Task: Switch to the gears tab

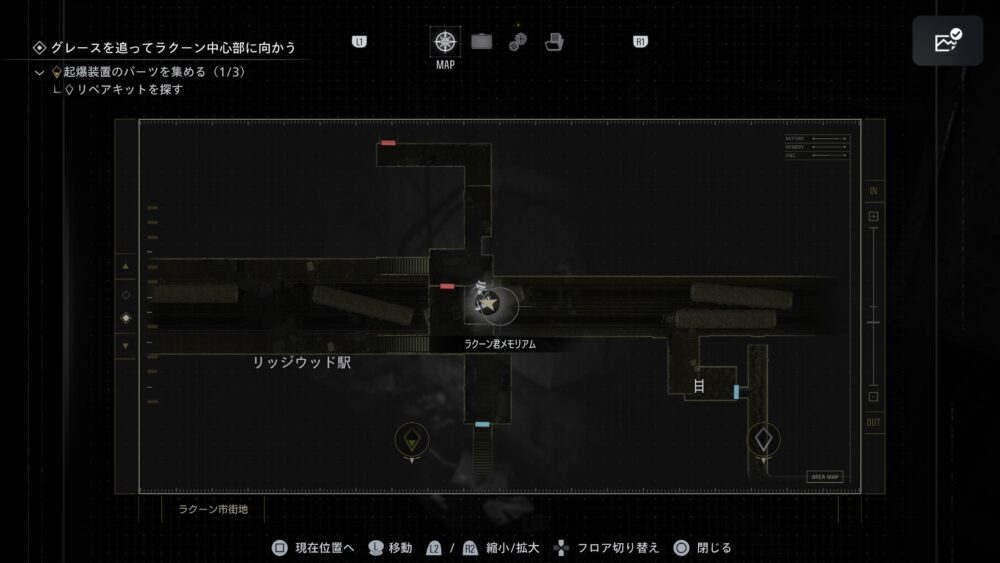Action: point(518,42)
